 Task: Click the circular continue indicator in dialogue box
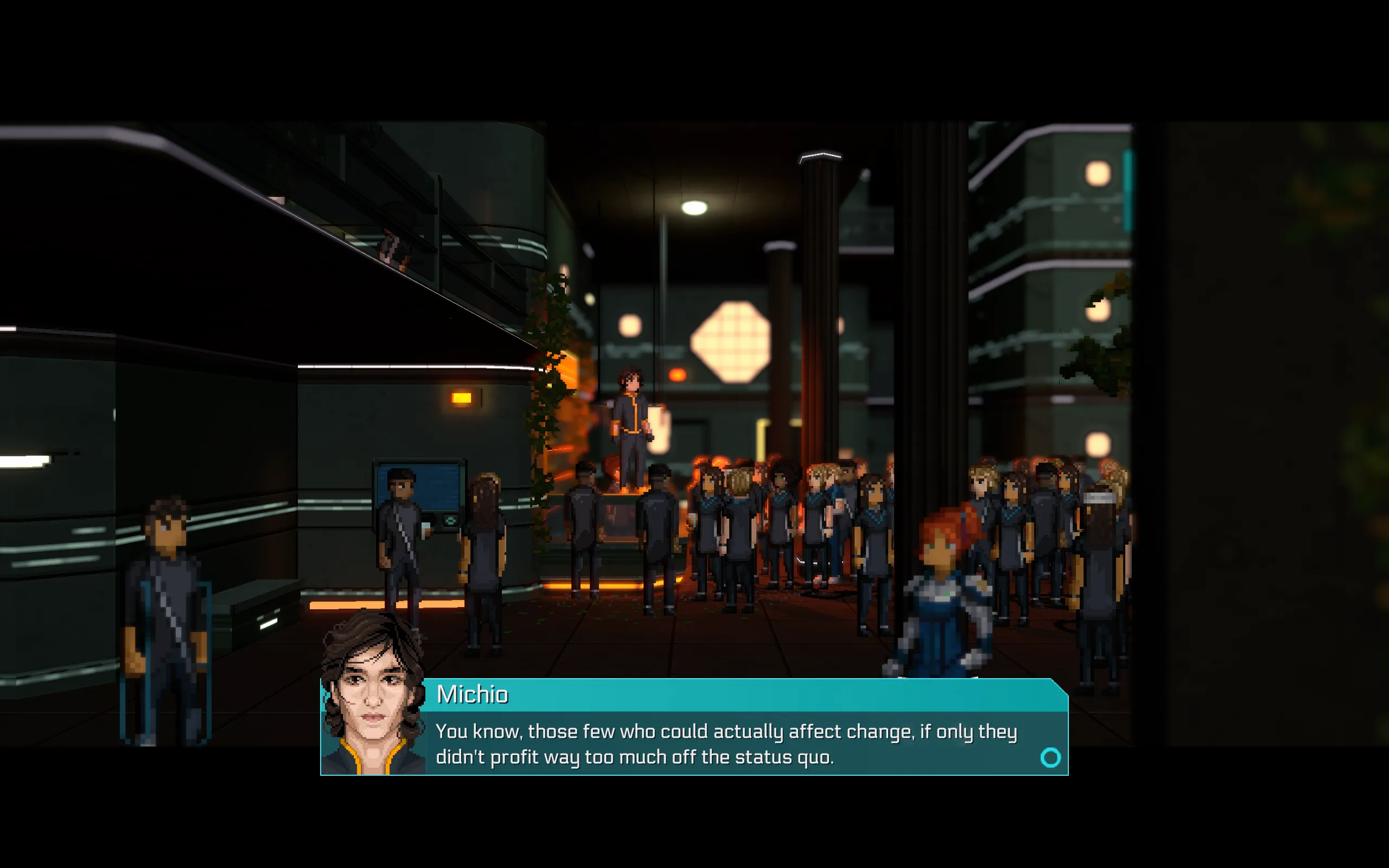click(1050, 758)
